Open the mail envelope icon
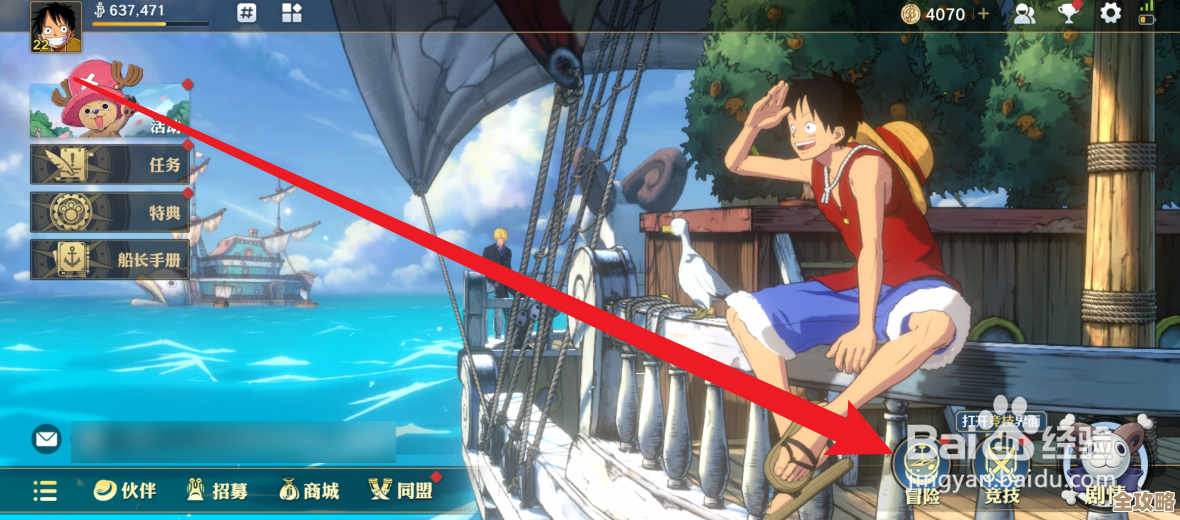 46,438
